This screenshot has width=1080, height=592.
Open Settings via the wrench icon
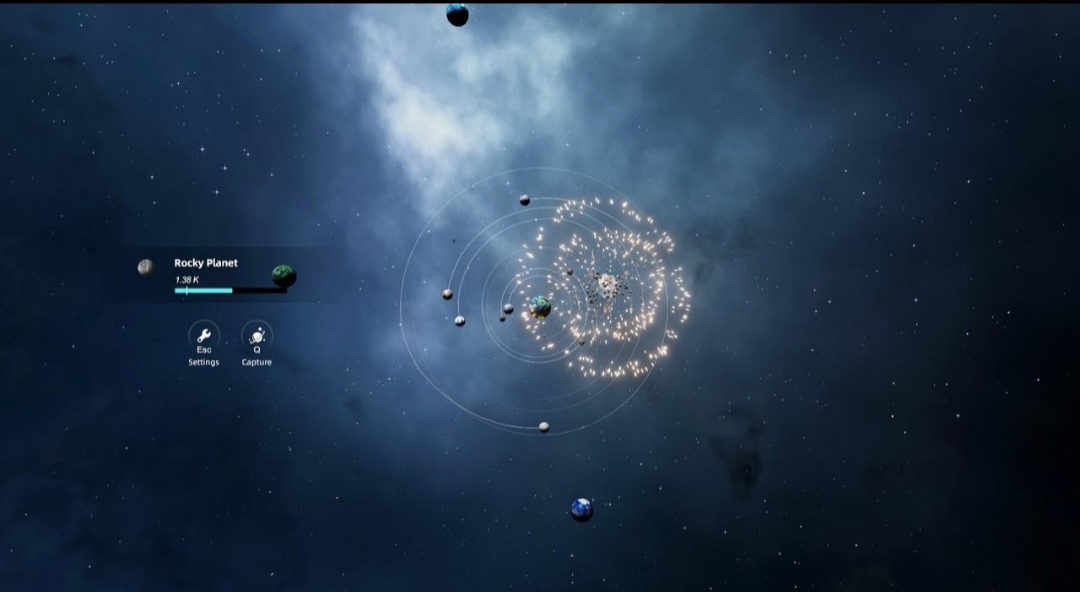204,334
